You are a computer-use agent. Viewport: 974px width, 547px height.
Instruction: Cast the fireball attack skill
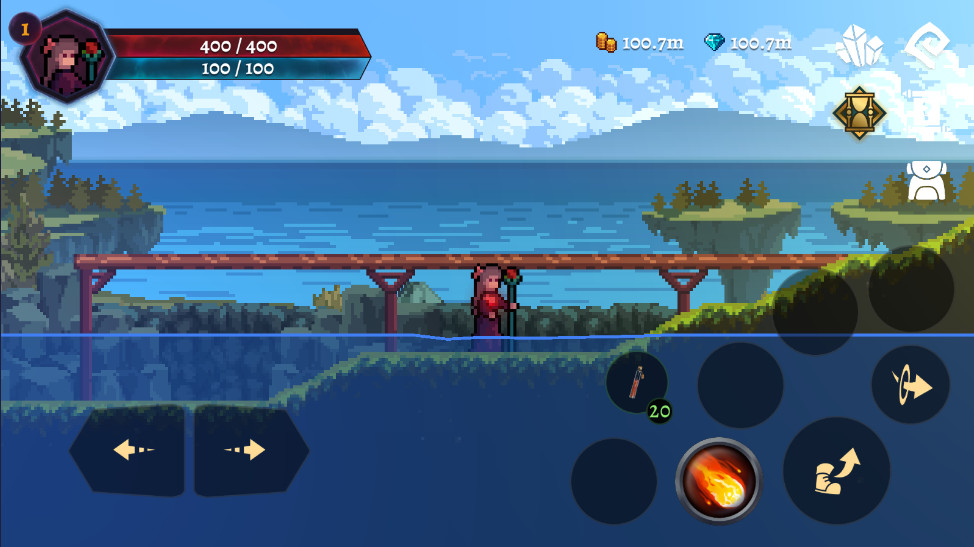(718, 480)
